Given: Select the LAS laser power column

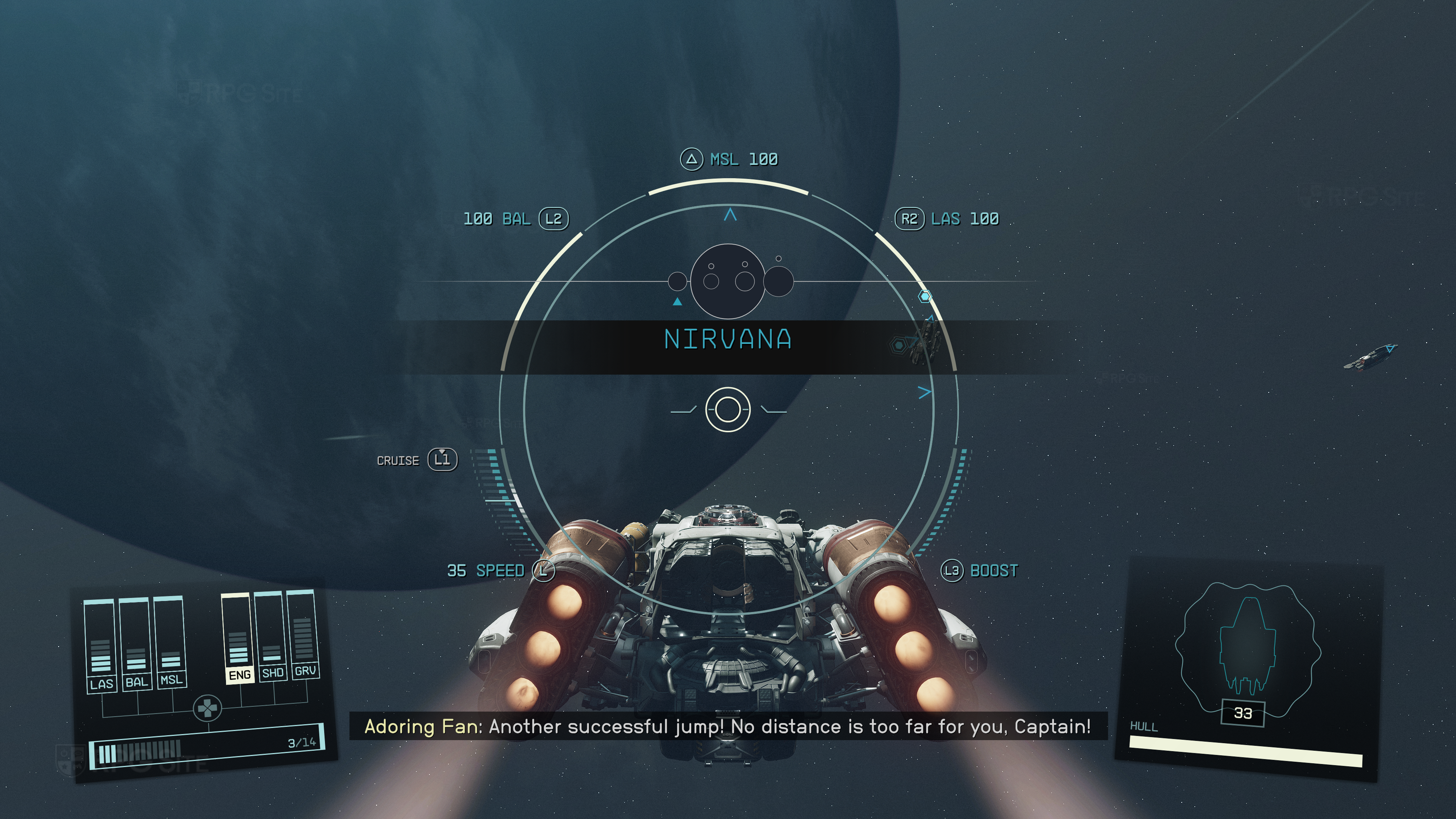Looking at the screenshot, I should click(x=99, y=644).
